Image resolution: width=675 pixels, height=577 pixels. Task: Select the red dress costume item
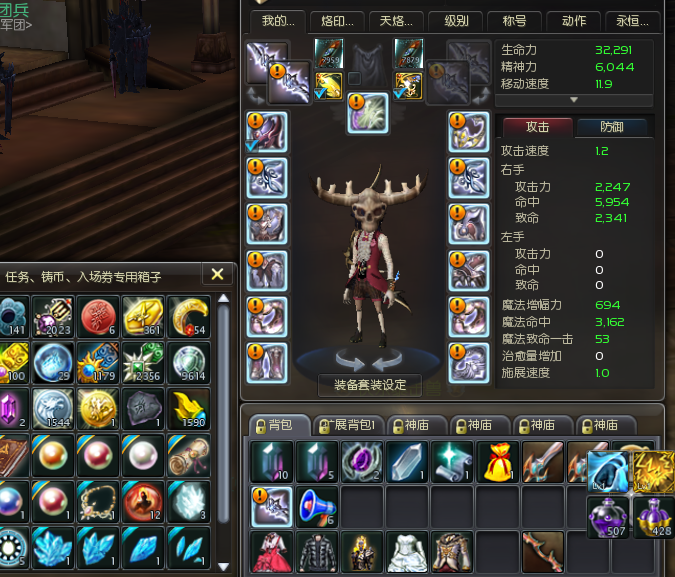(x=271, y=551)
